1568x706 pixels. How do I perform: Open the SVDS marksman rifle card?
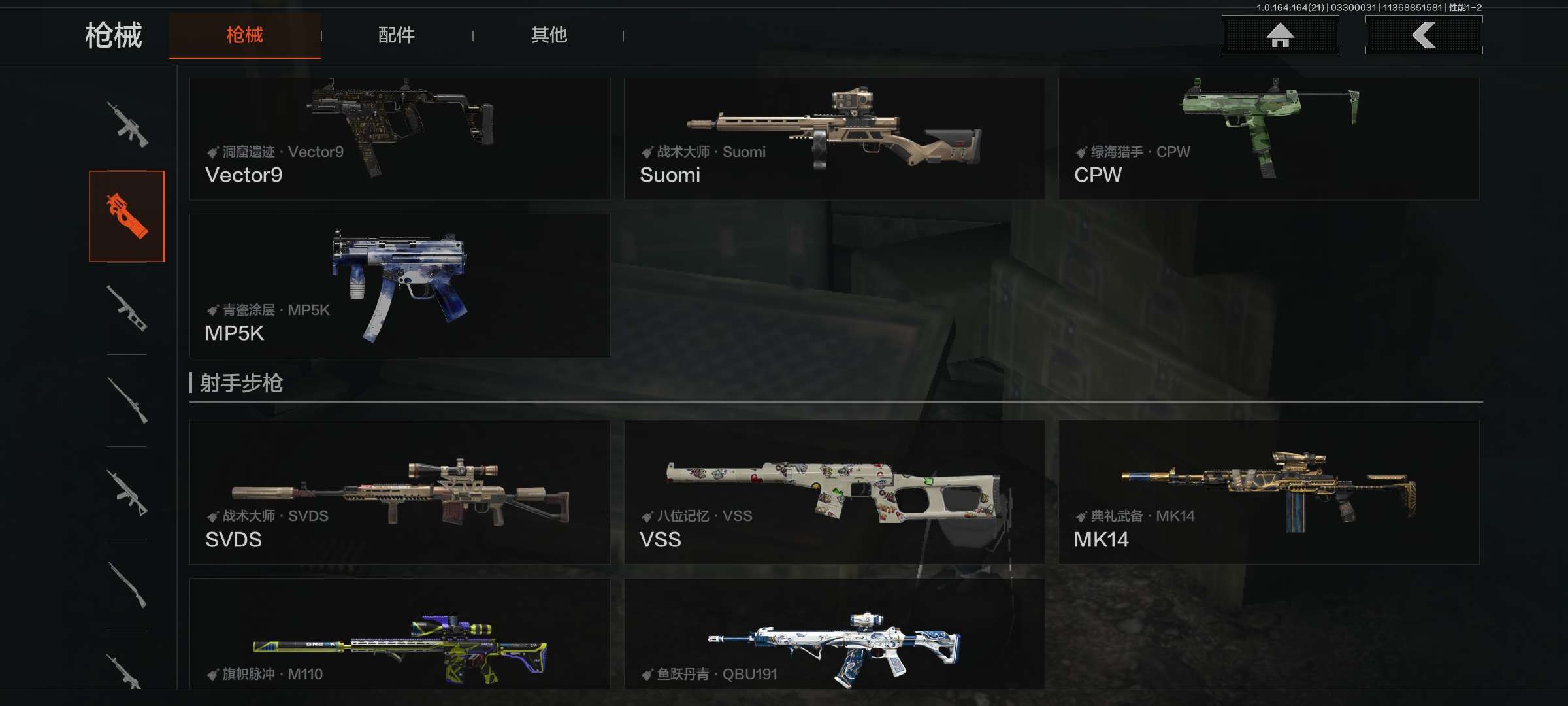click(399, 492)
